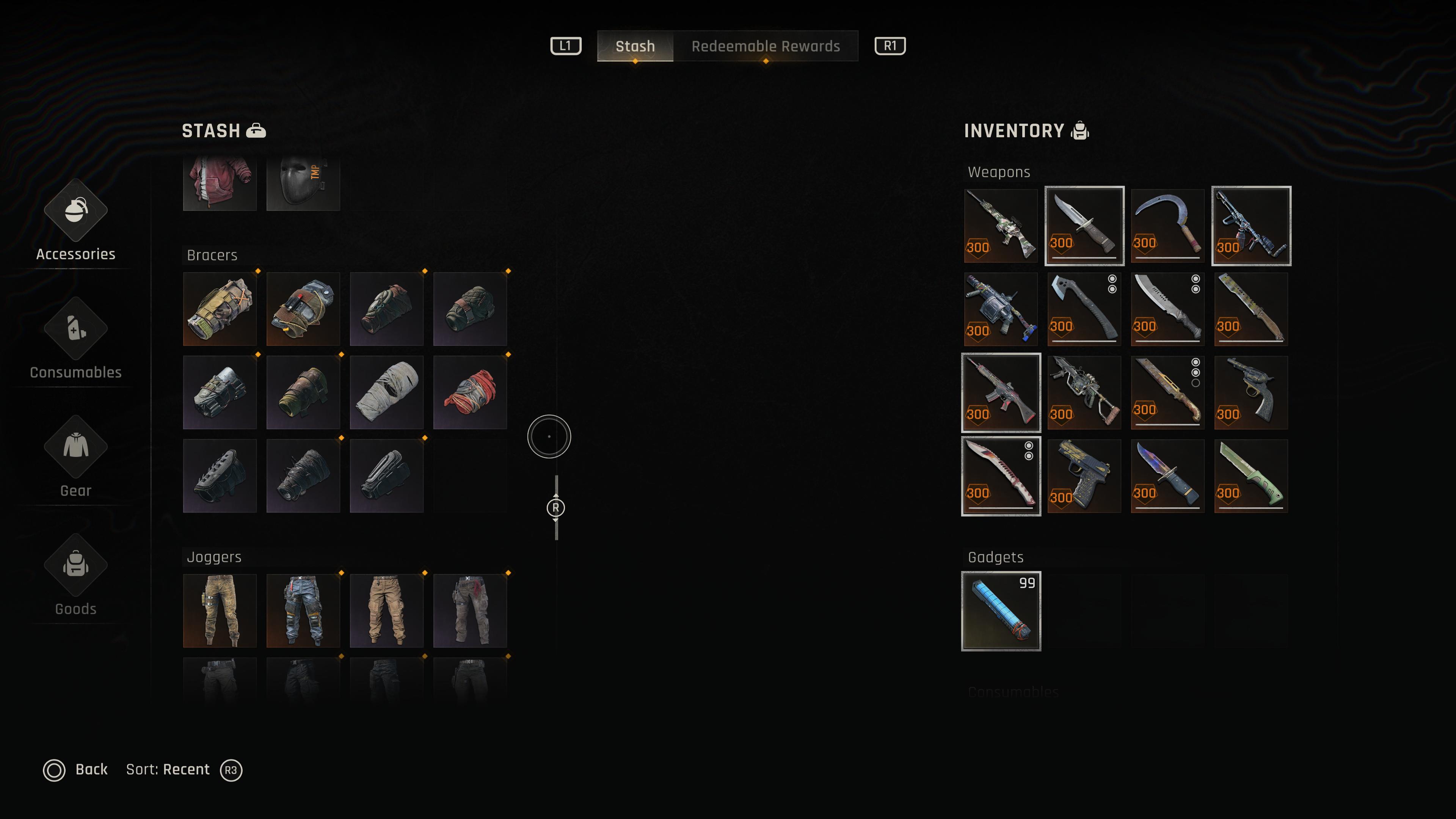Select the dark pistol with gold pattern
Viewport: 1456px width, 819px height.
coord(1084,476)
